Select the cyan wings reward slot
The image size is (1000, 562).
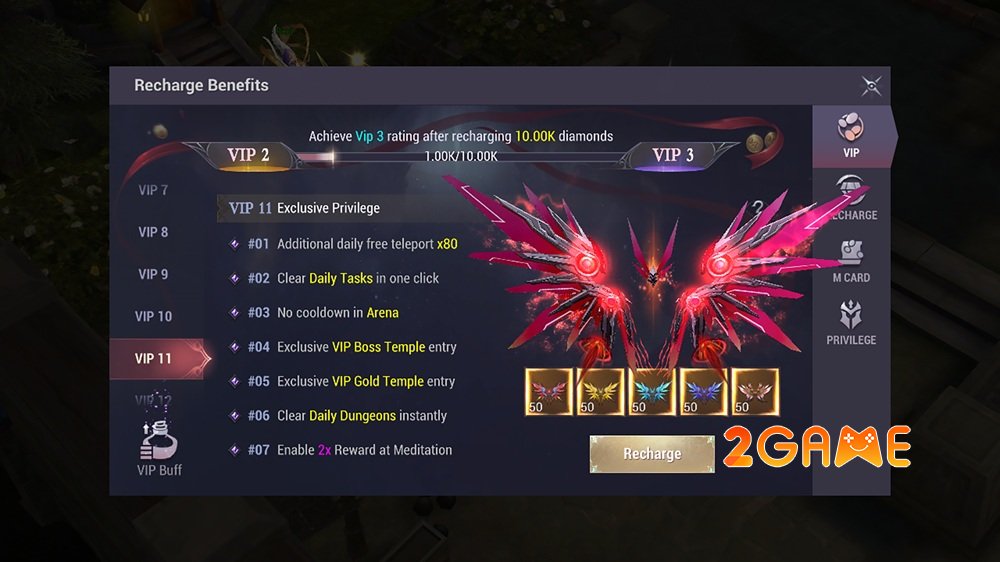pyautogui.click(x=651, y=392)
